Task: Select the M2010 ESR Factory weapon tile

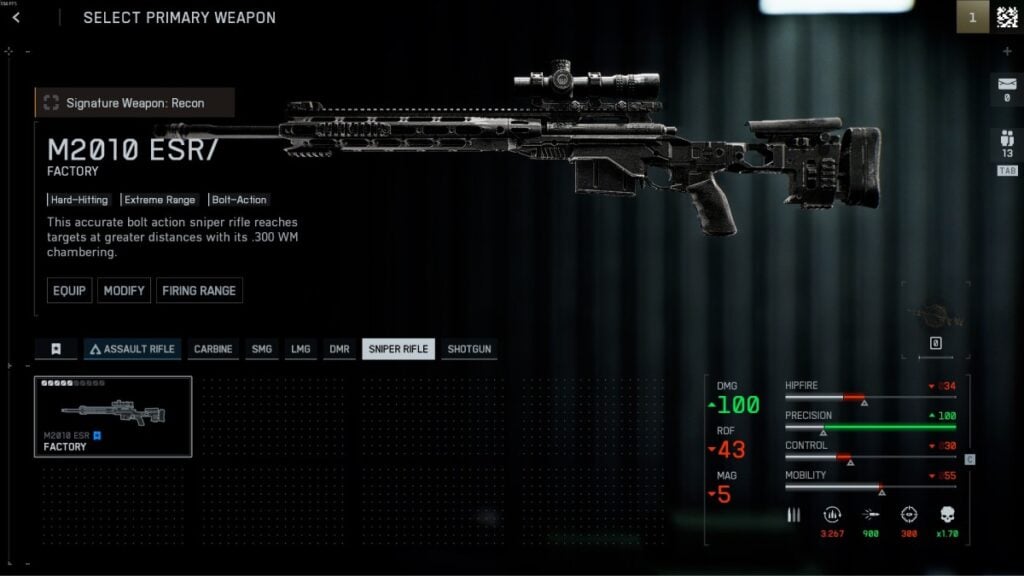Action: coord(113,416)
